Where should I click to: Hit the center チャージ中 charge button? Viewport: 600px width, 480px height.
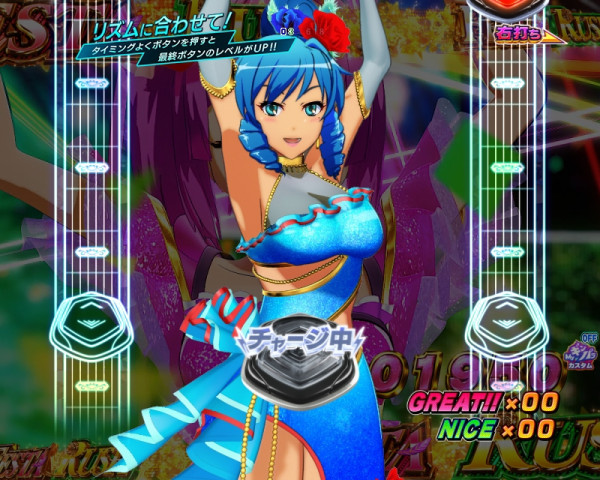(298, 368)
